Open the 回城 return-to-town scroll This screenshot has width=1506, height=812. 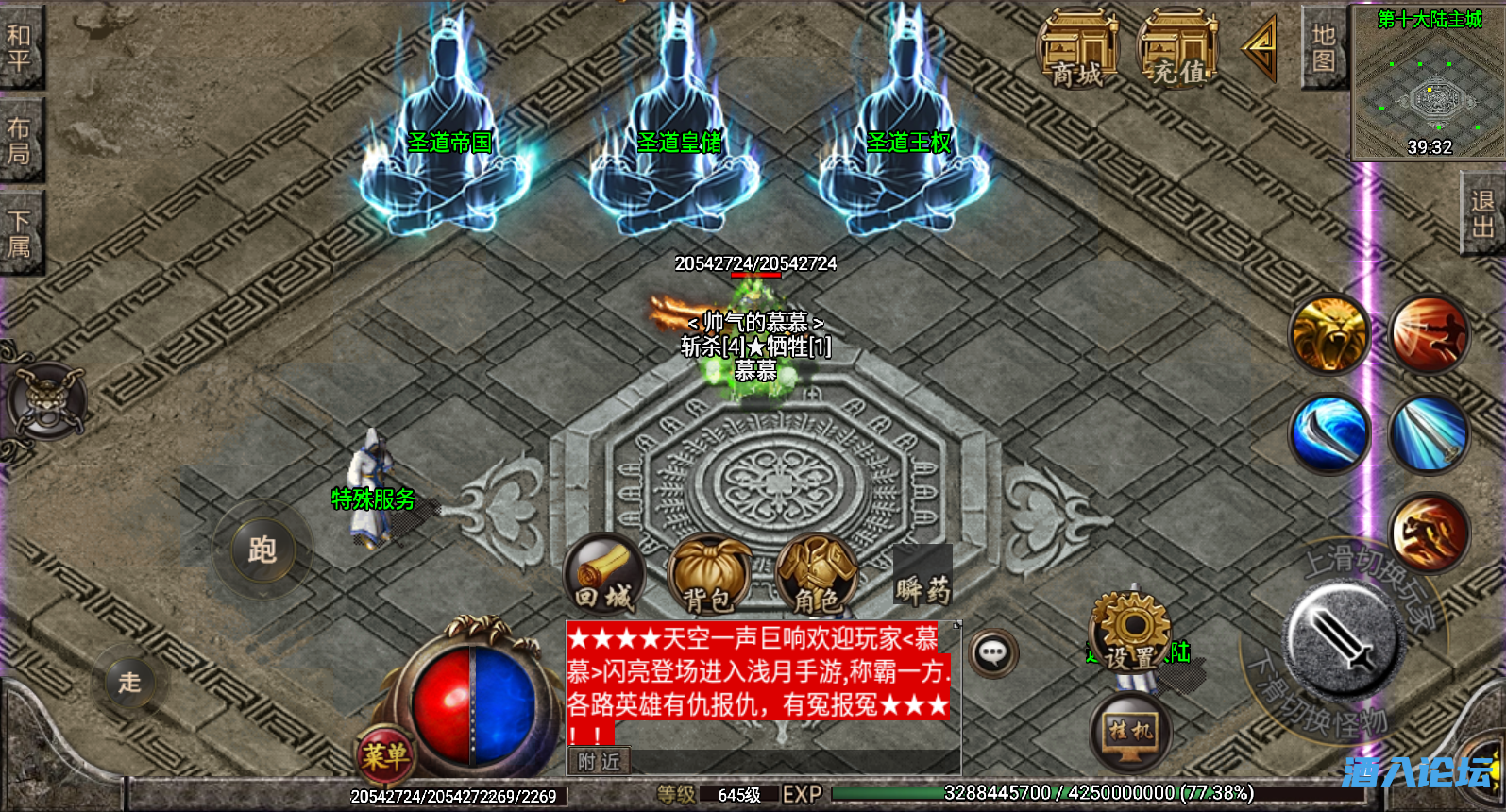point(604,574)
